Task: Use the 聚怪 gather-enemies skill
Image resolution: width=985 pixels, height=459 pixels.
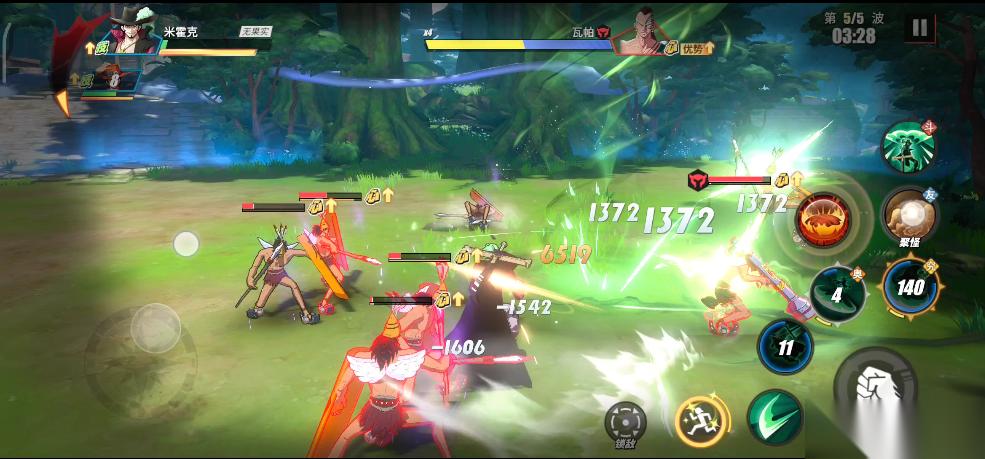Action: (x=908, y=215)
